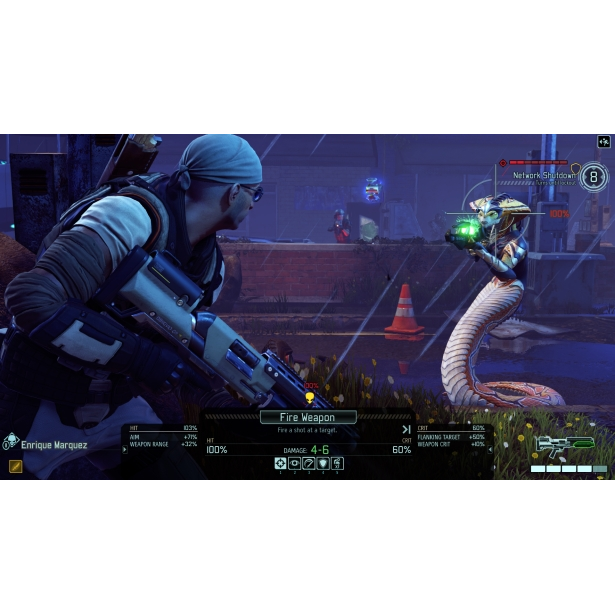Confirm the Fire Weapon action
The width and height of the screenshot is (615, 615).
[308, 417]
